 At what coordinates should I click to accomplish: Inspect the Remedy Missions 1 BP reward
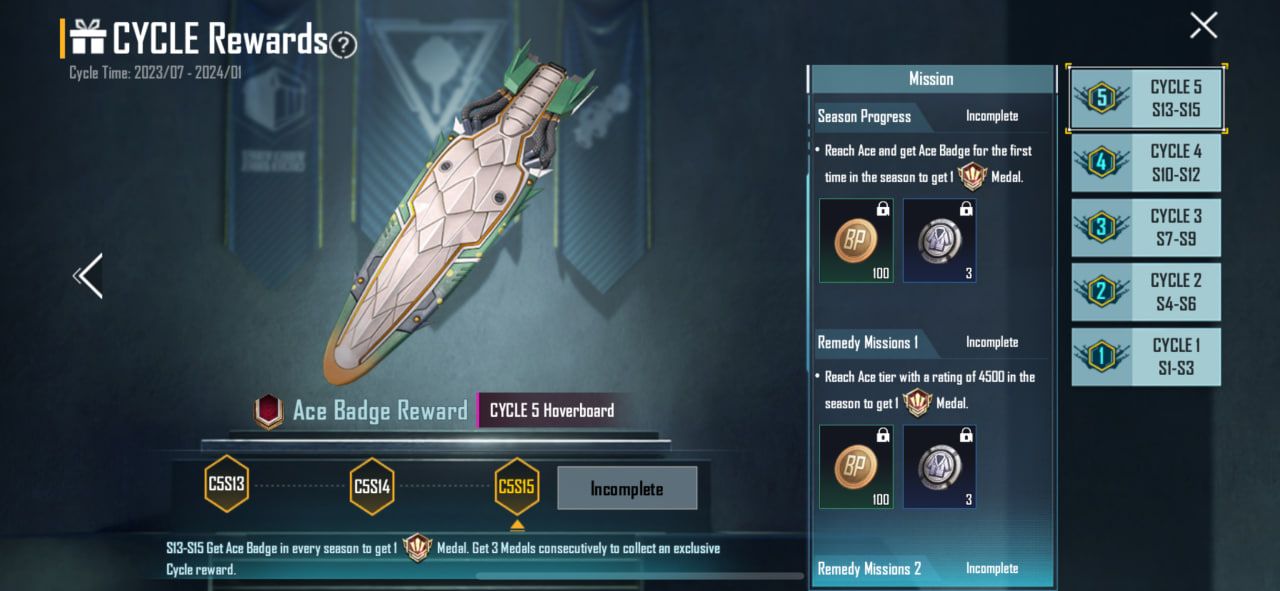pyautogui.click(x=856, y=467)
